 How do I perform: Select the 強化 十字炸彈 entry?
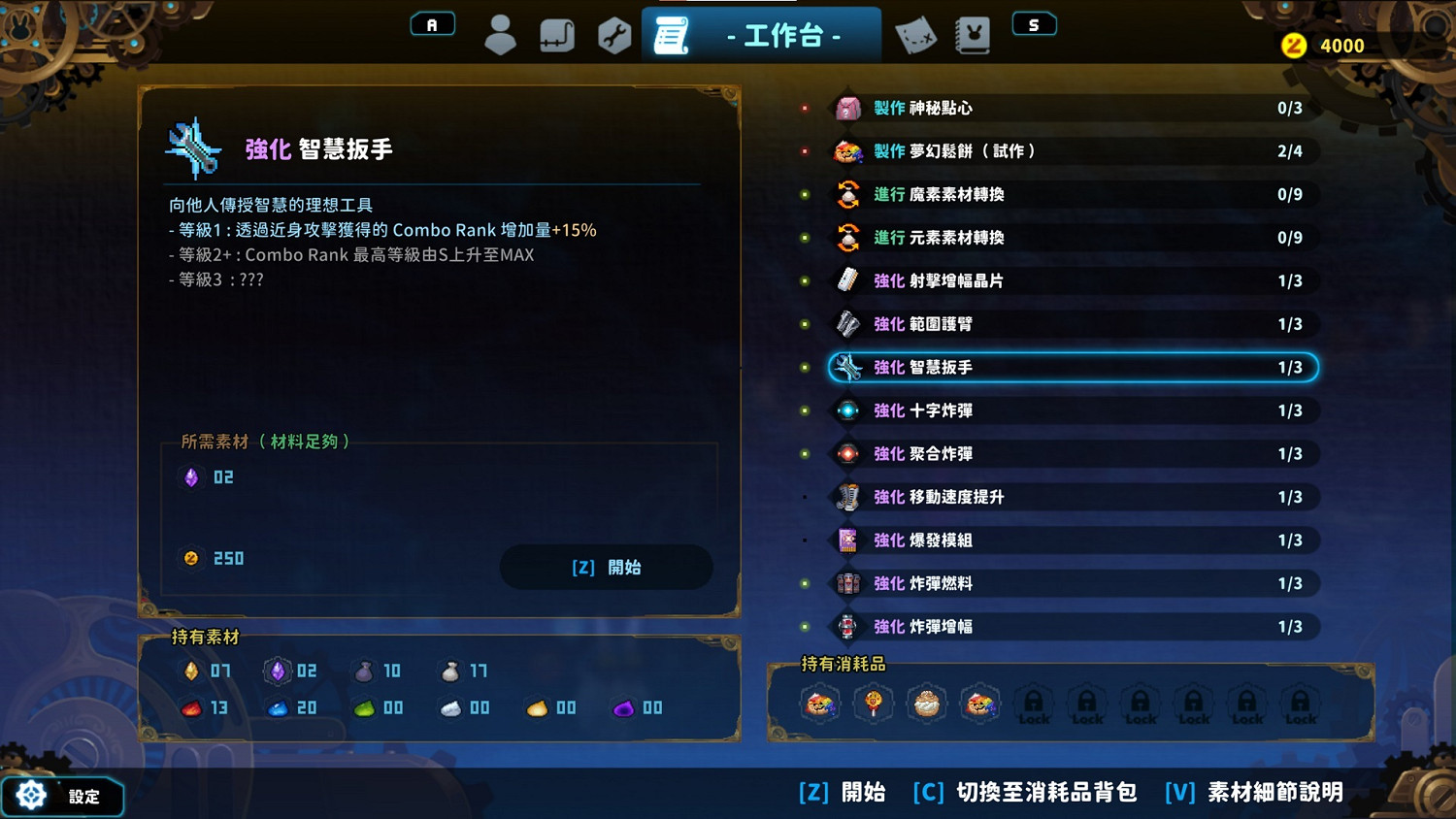pyautogui.click(x=1068, y=410)
